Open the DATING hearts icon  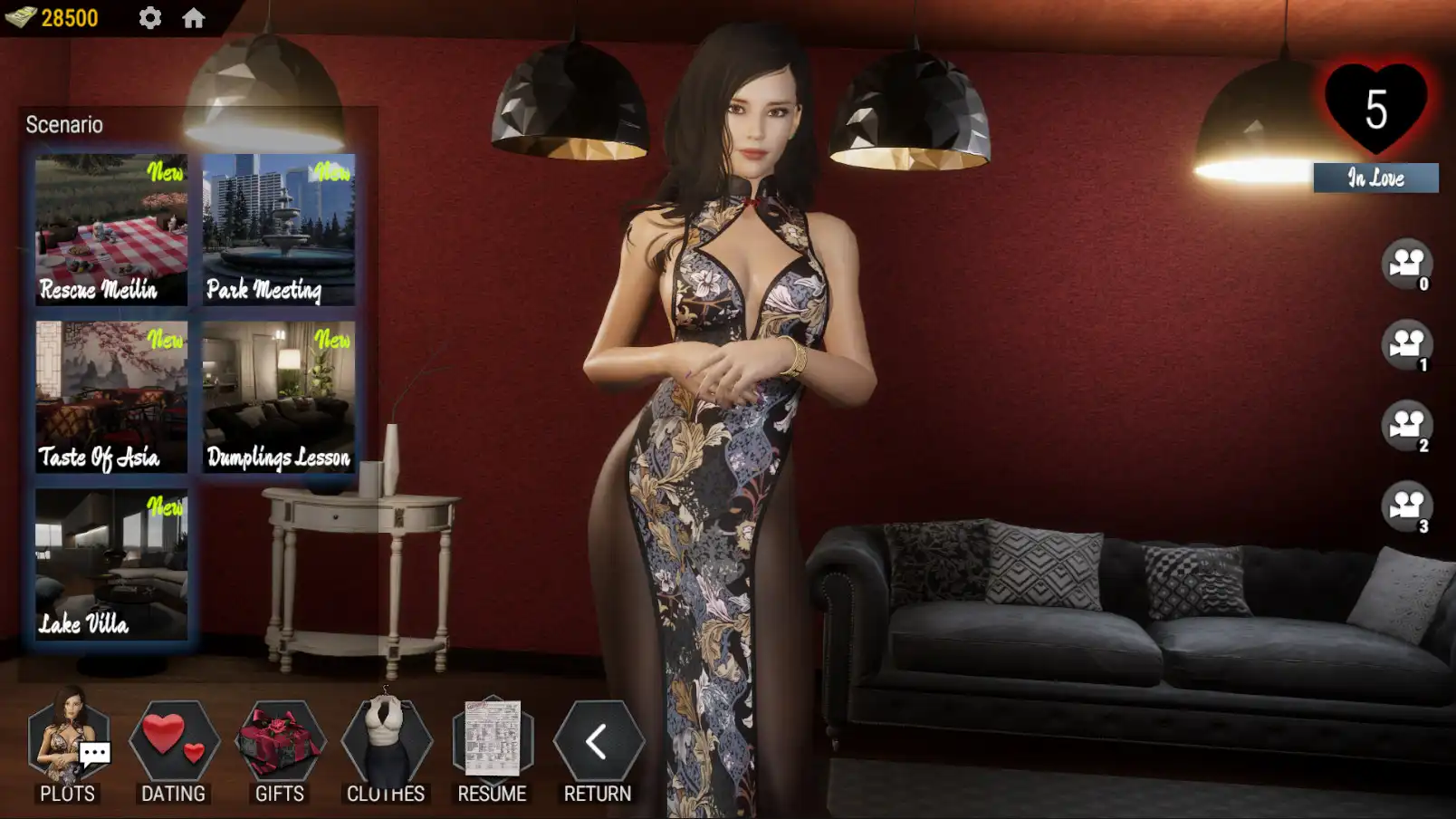point(174,743)
